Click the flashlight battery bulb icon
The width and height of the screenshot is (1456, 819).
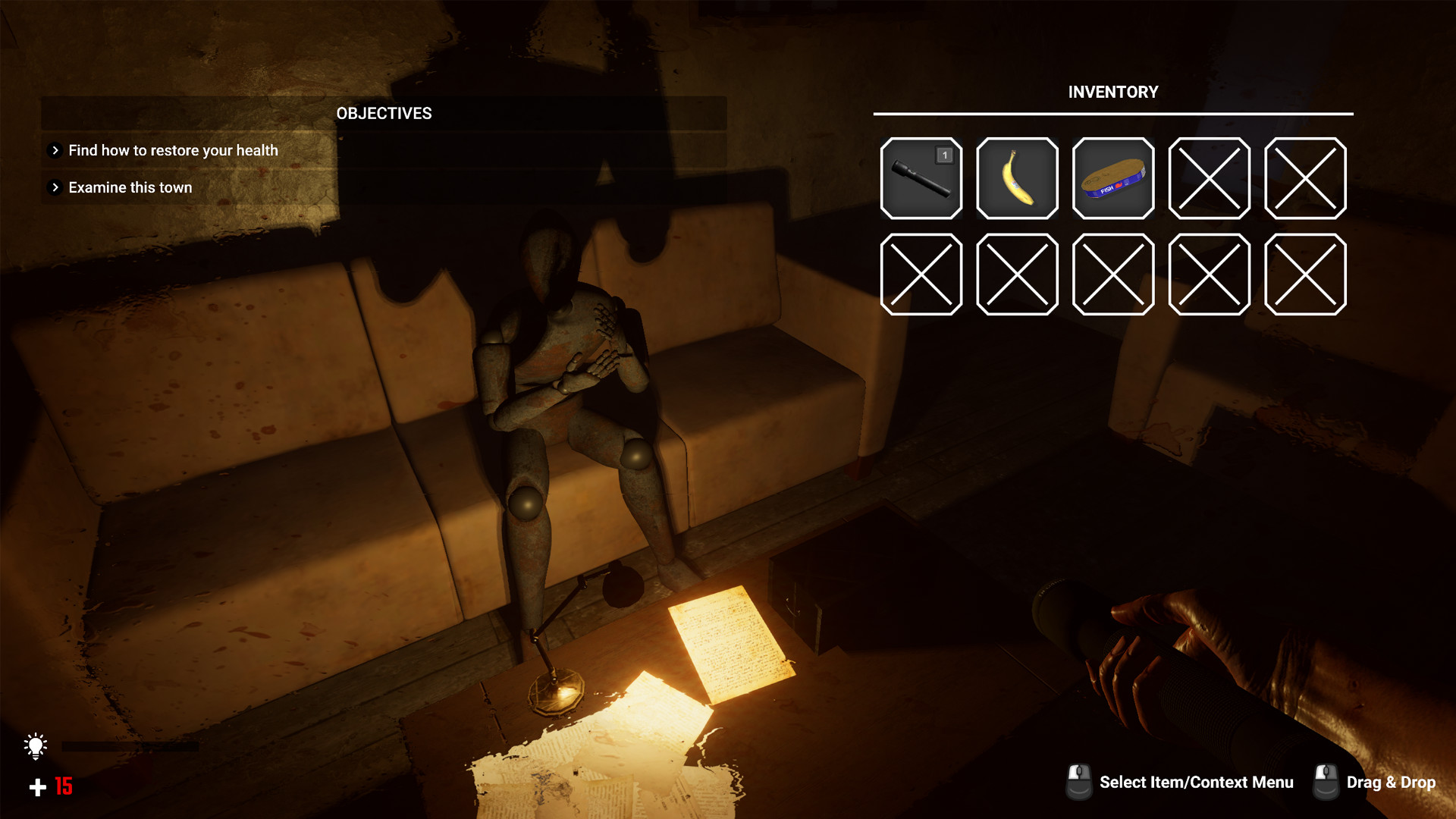(x=35, y=748)
